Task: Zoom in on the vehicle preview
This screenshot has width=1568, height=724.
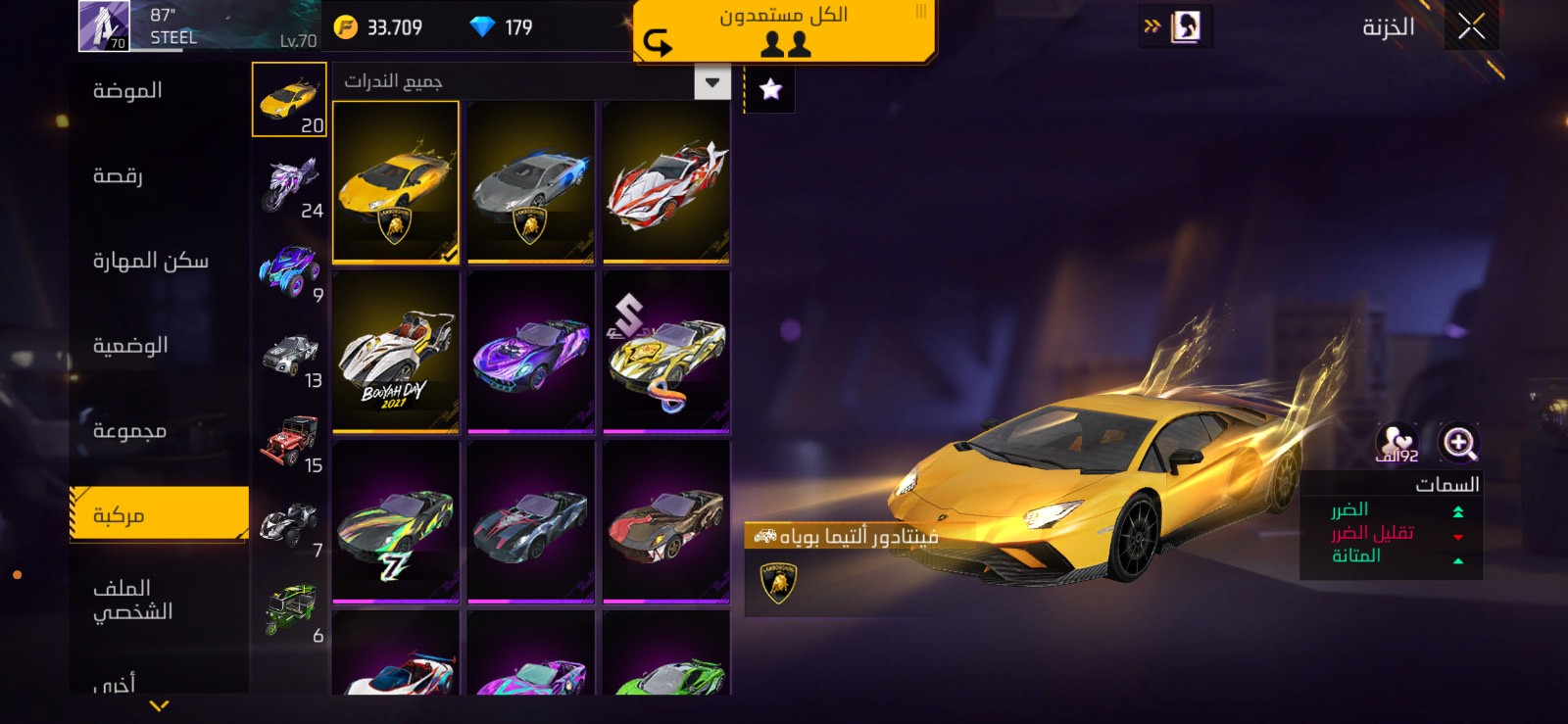Action: [x=1458, y=443]
